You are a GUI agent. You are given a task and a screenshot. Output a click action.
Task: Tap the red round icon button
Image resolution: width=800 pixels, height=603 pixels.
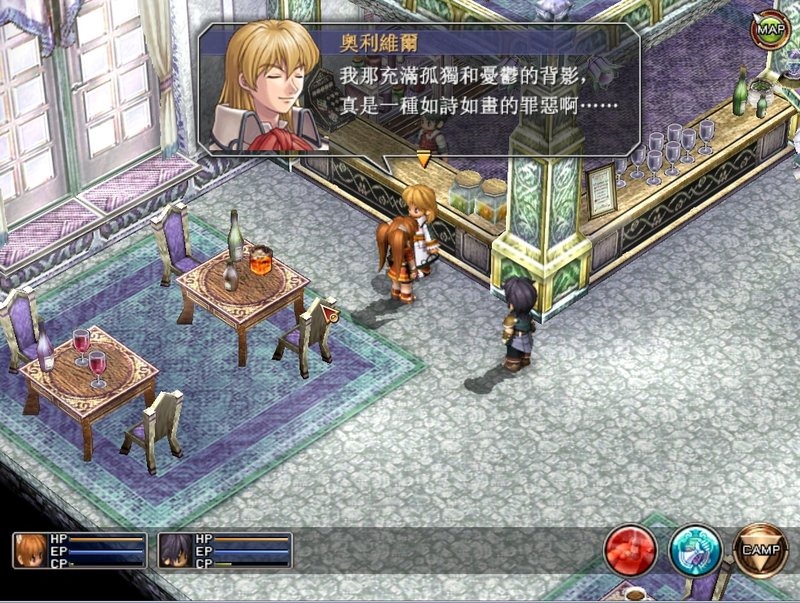pyautogui.click(x=630, y=549)
